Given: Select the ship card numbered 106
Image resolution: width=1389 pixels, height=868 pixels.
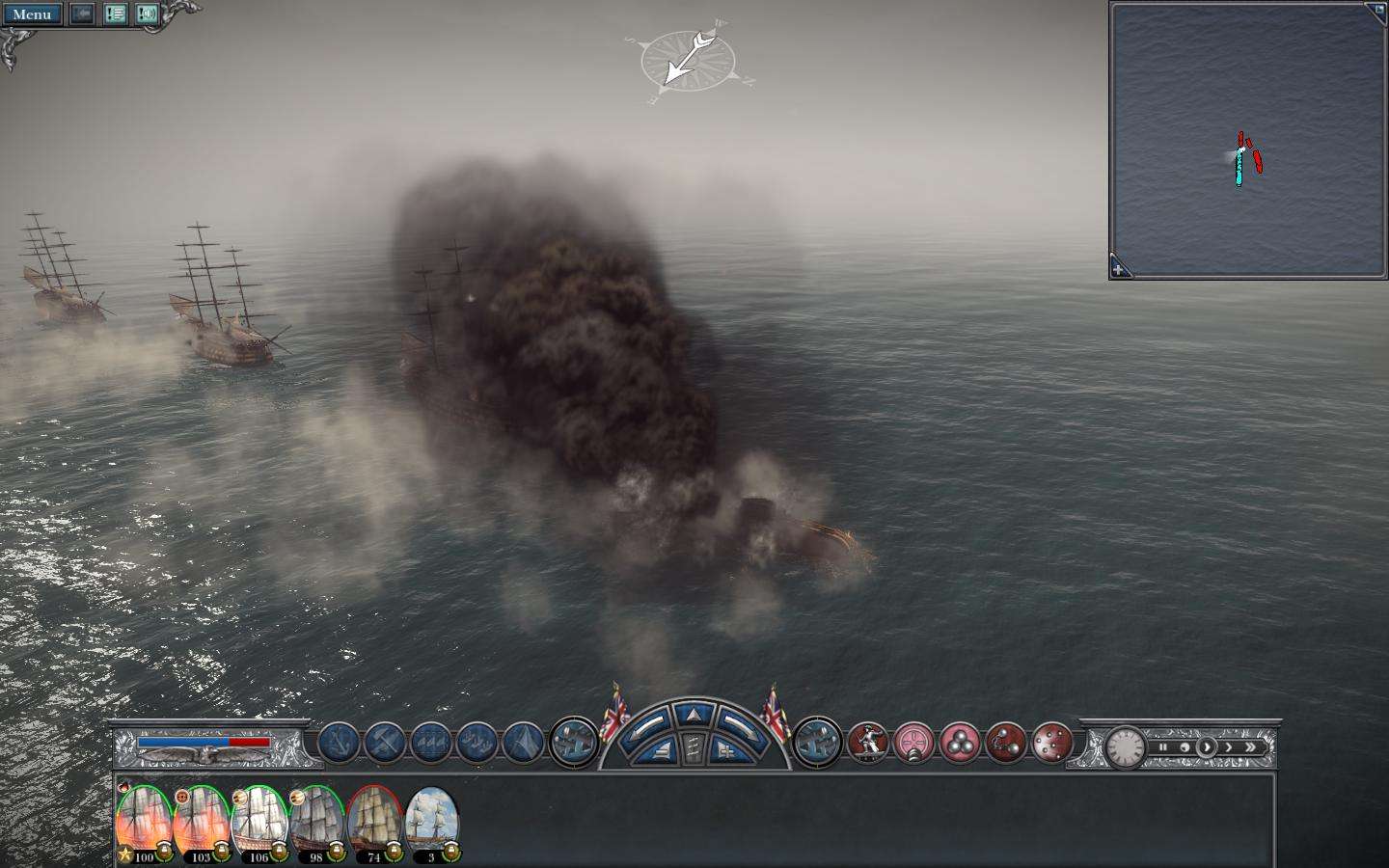Looking at the screenshot, I should [259, 825].
